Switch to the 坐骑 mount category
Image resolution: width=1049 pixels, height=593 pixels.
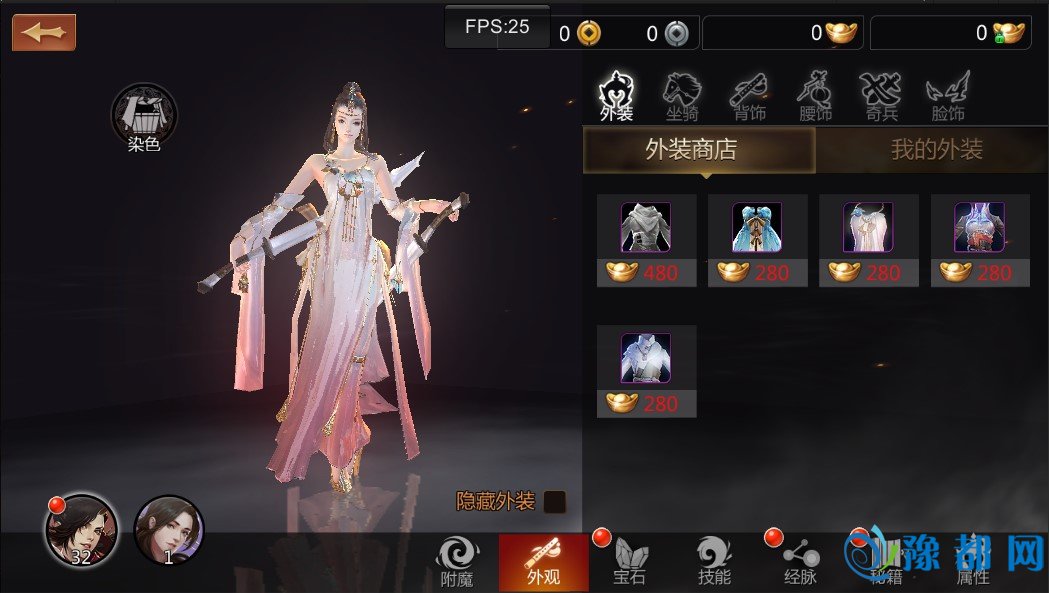(x=683, y=97)
